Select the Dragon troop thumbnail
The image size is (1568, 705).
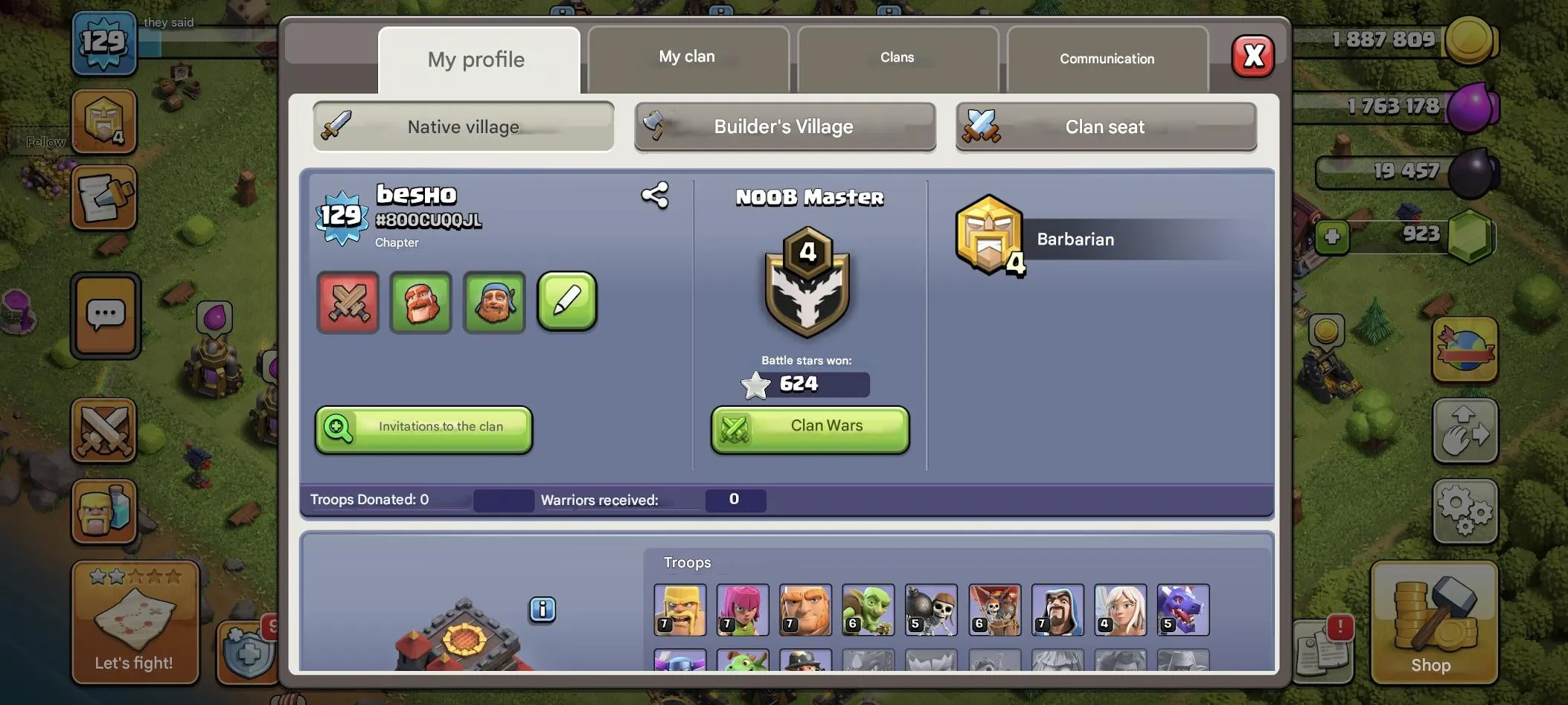(x=1183, y=610)
